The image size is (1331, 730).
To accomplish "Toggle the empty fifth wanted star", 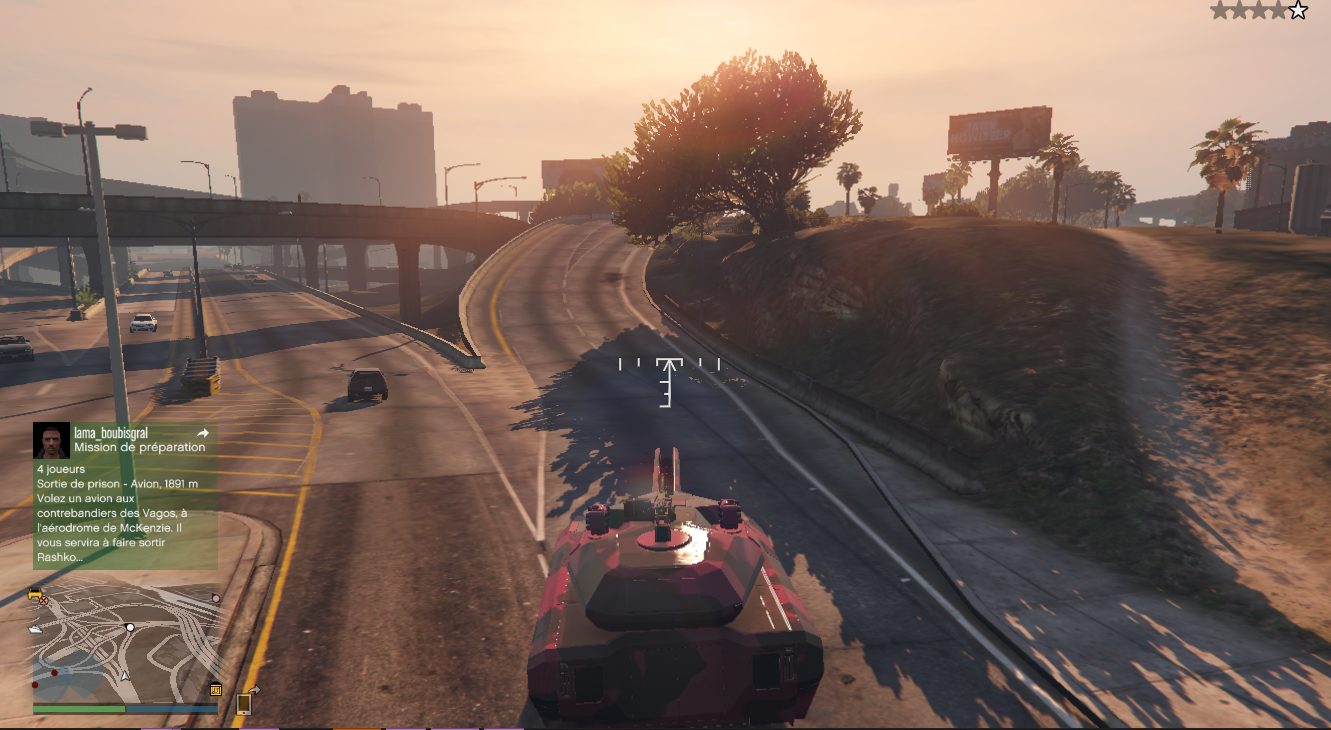I will pyautogui.click(x=1298, y=10).
